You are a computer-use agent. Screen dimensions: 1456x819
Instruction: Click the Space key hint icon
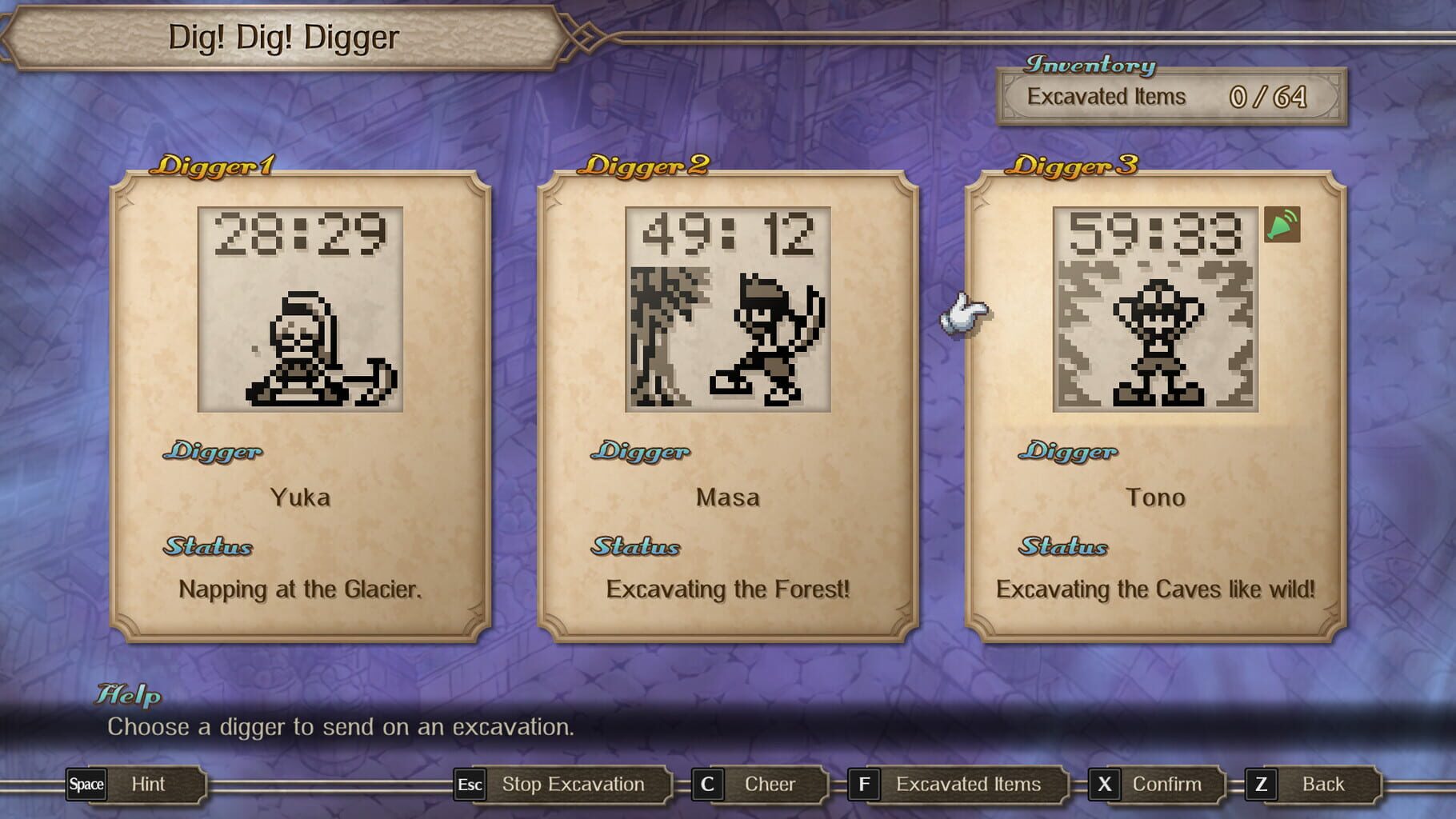tap(86, 785)
